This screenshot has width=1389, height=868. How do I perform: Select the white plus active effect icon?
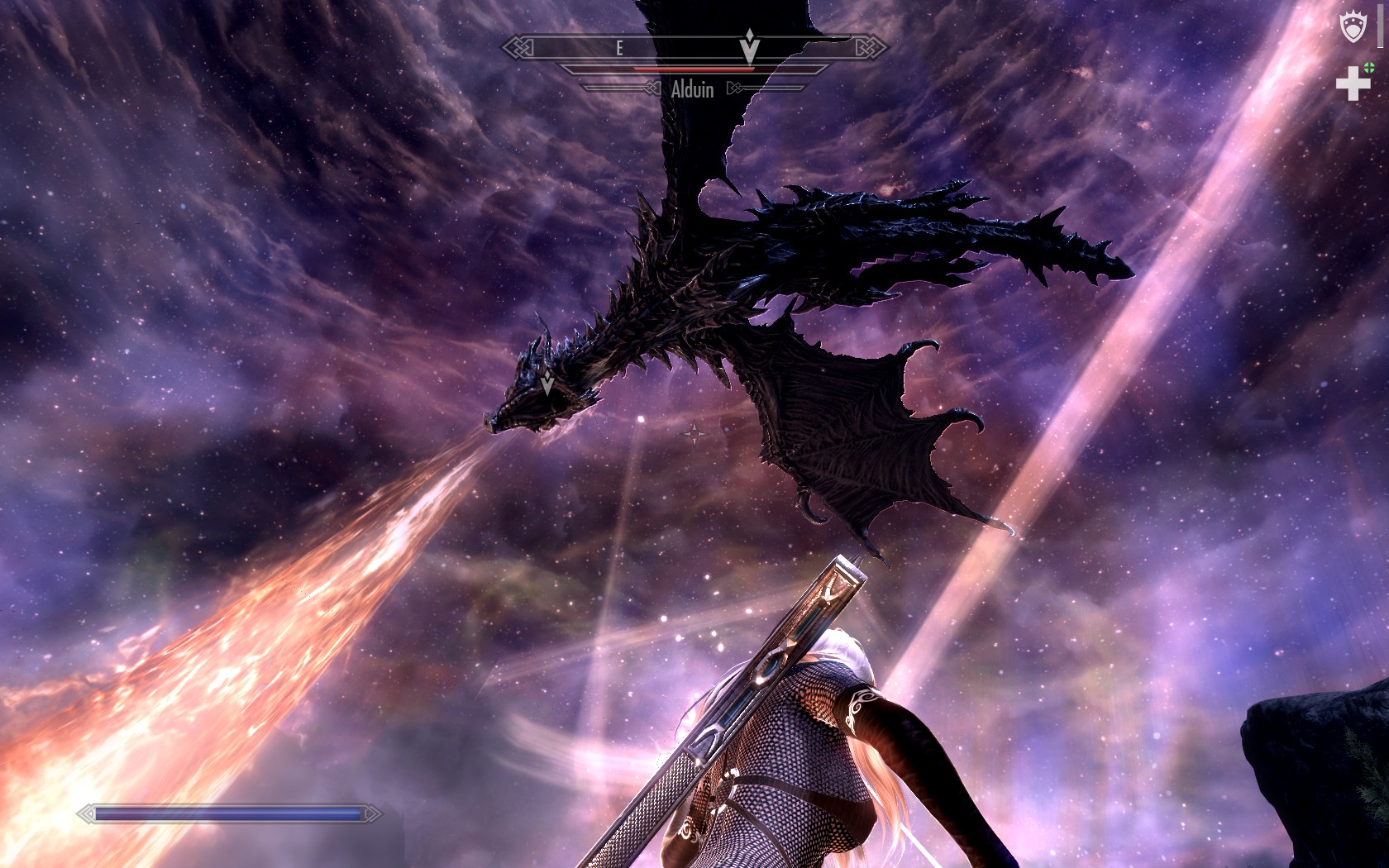(1353, 83)
